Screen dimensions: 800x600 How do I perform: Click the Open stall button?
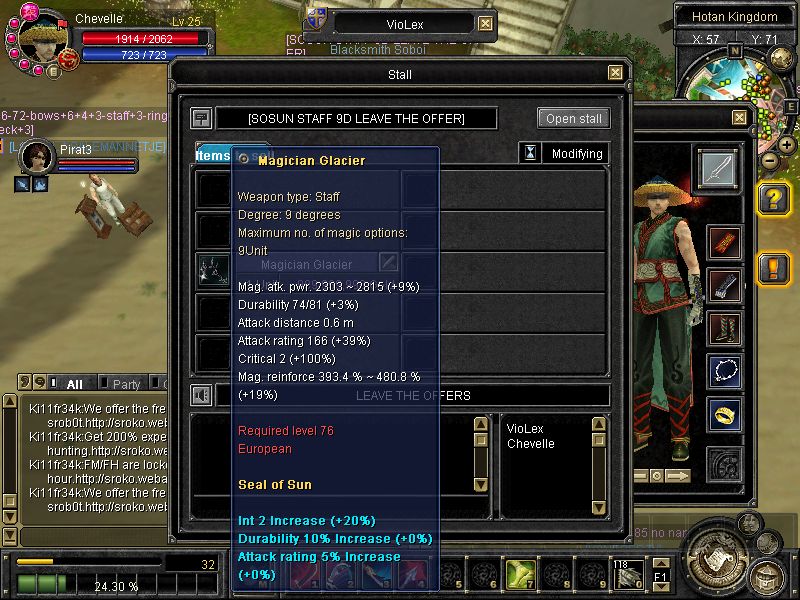(573, 118)
